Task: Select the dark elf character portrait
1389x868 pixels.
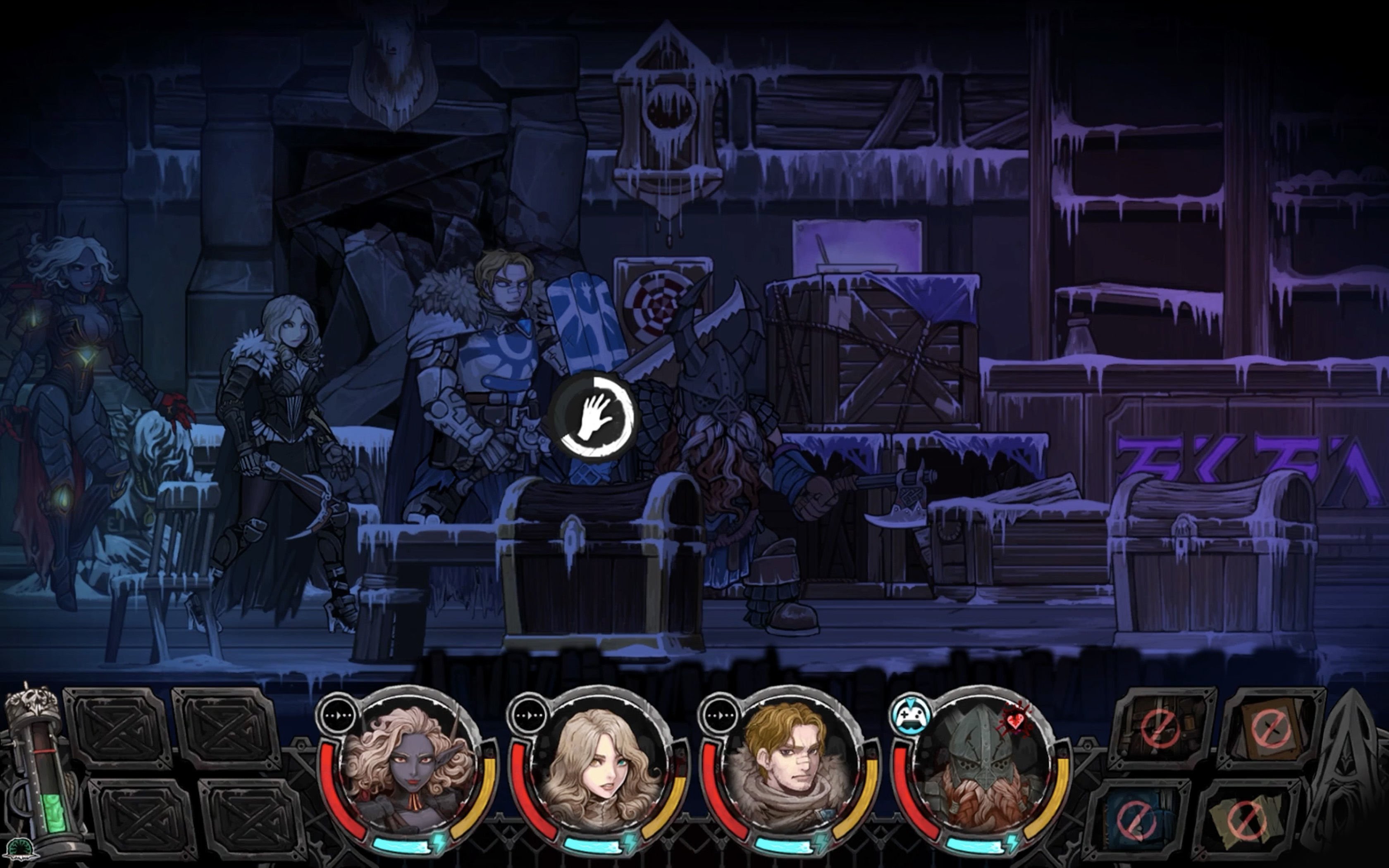Action: 409,766
